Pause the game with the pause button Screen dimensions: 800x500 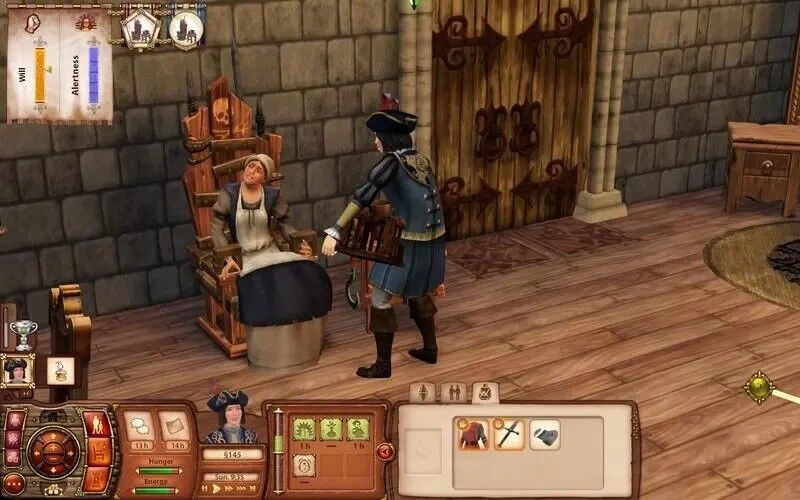[x=204, y=490]
